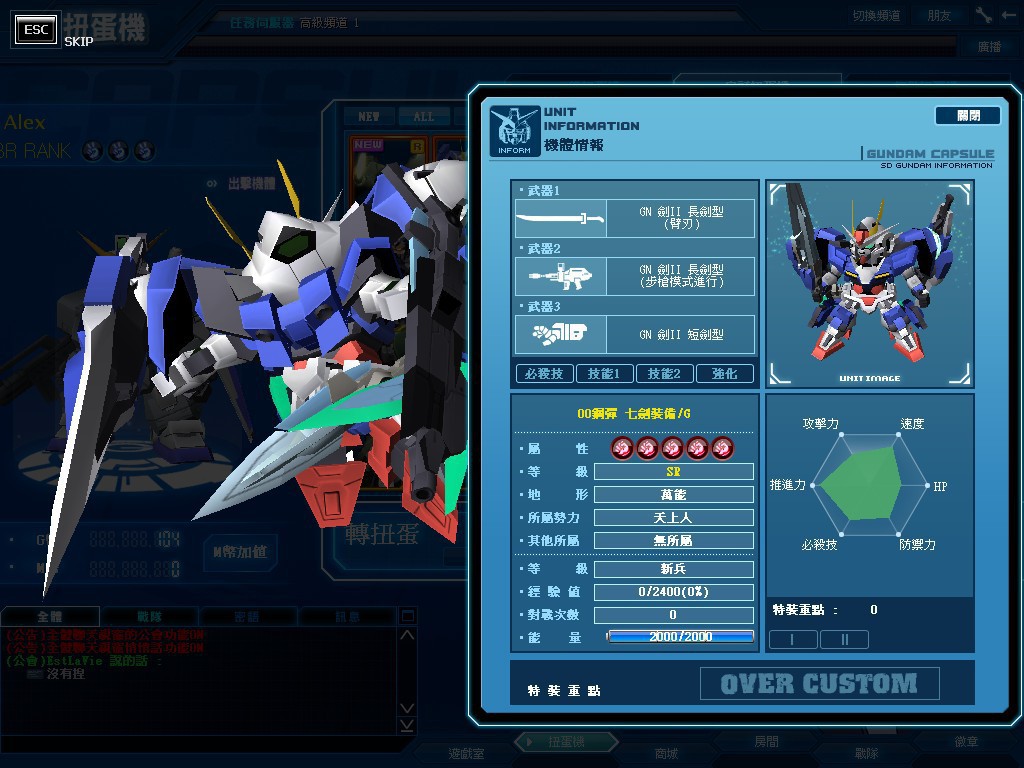Select the weapon 3 short sword icon
Viewport: 1024px width, 768px height.
coord(560,334)
